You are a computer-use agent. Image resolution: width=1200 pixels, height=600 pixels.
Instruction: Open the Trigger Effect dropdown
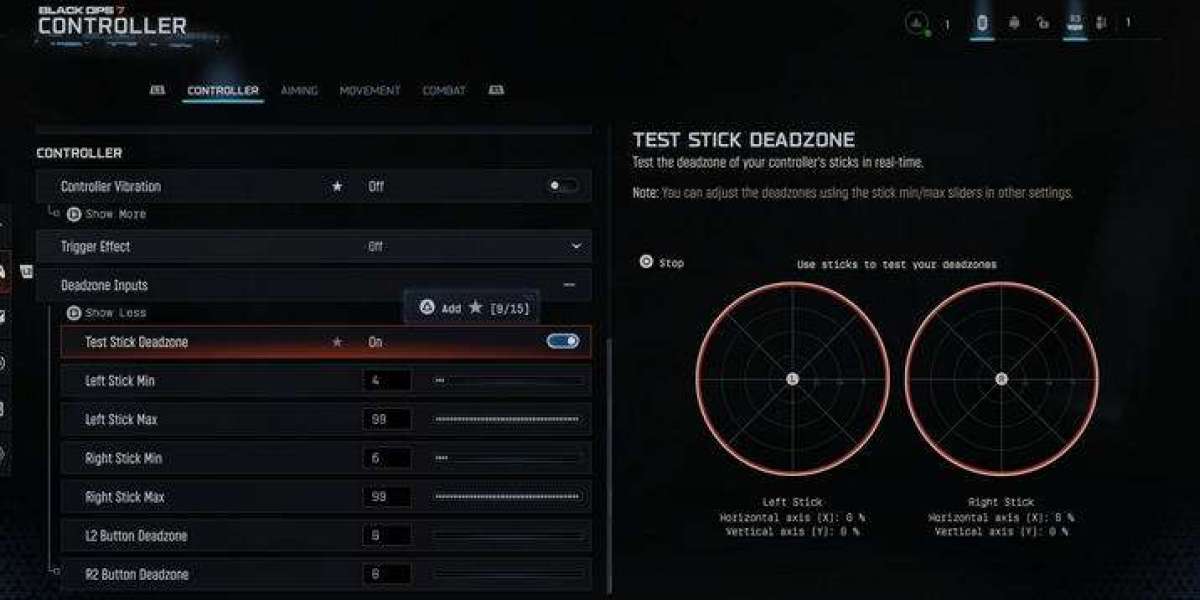(x=576, y=246)
